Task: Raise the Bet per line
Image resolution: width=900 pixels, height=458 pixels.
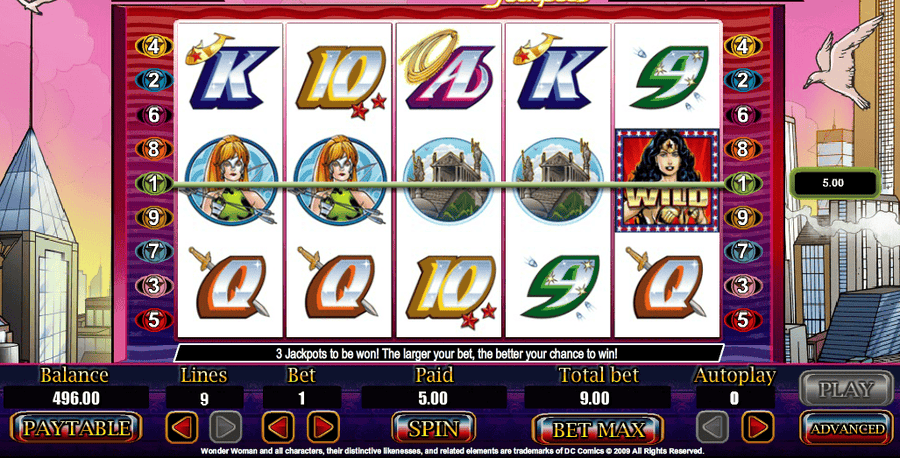Action: [x=322, y=429]
